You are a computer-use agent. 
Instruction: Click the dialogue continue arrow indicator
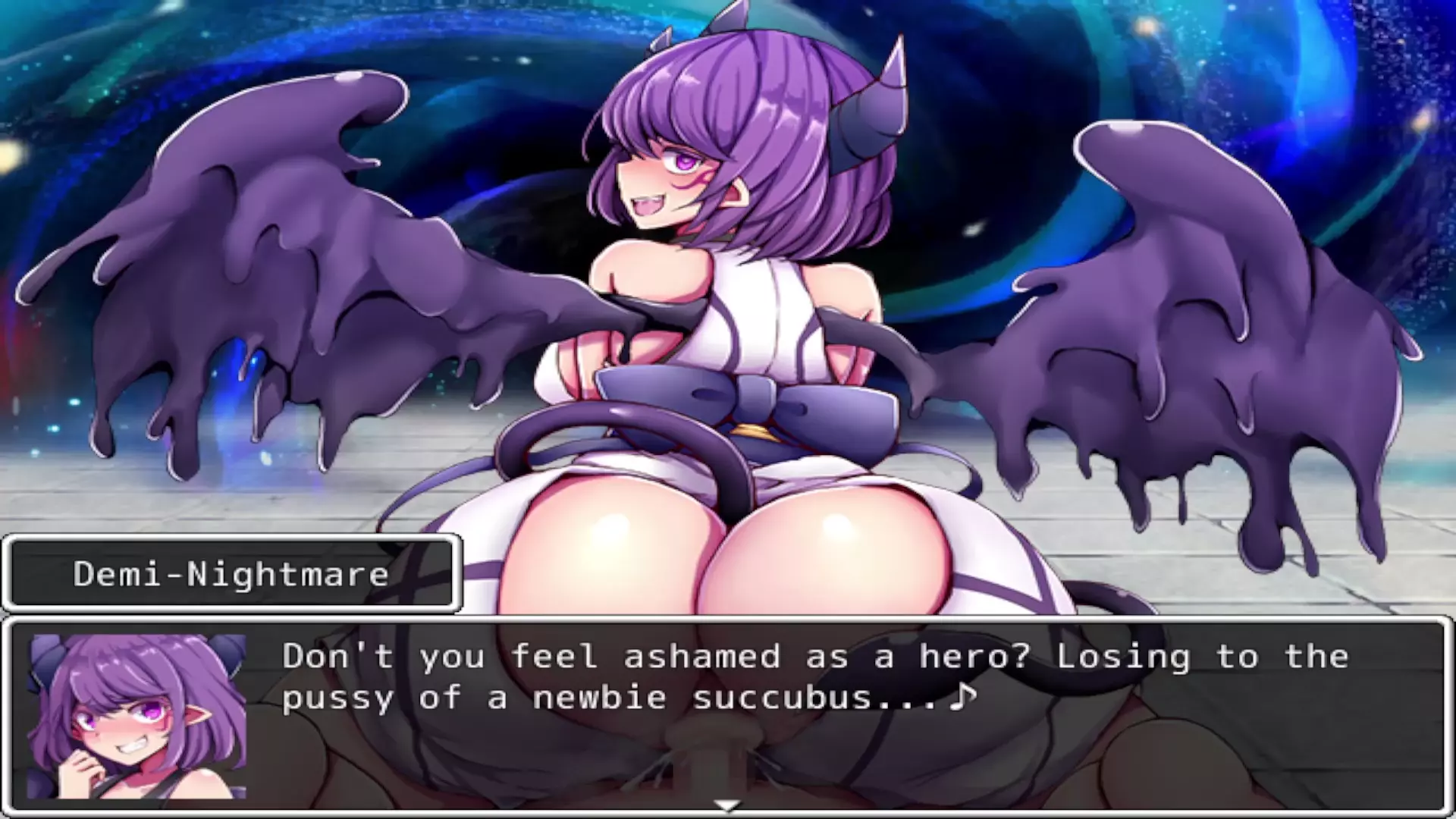(727, 805)
